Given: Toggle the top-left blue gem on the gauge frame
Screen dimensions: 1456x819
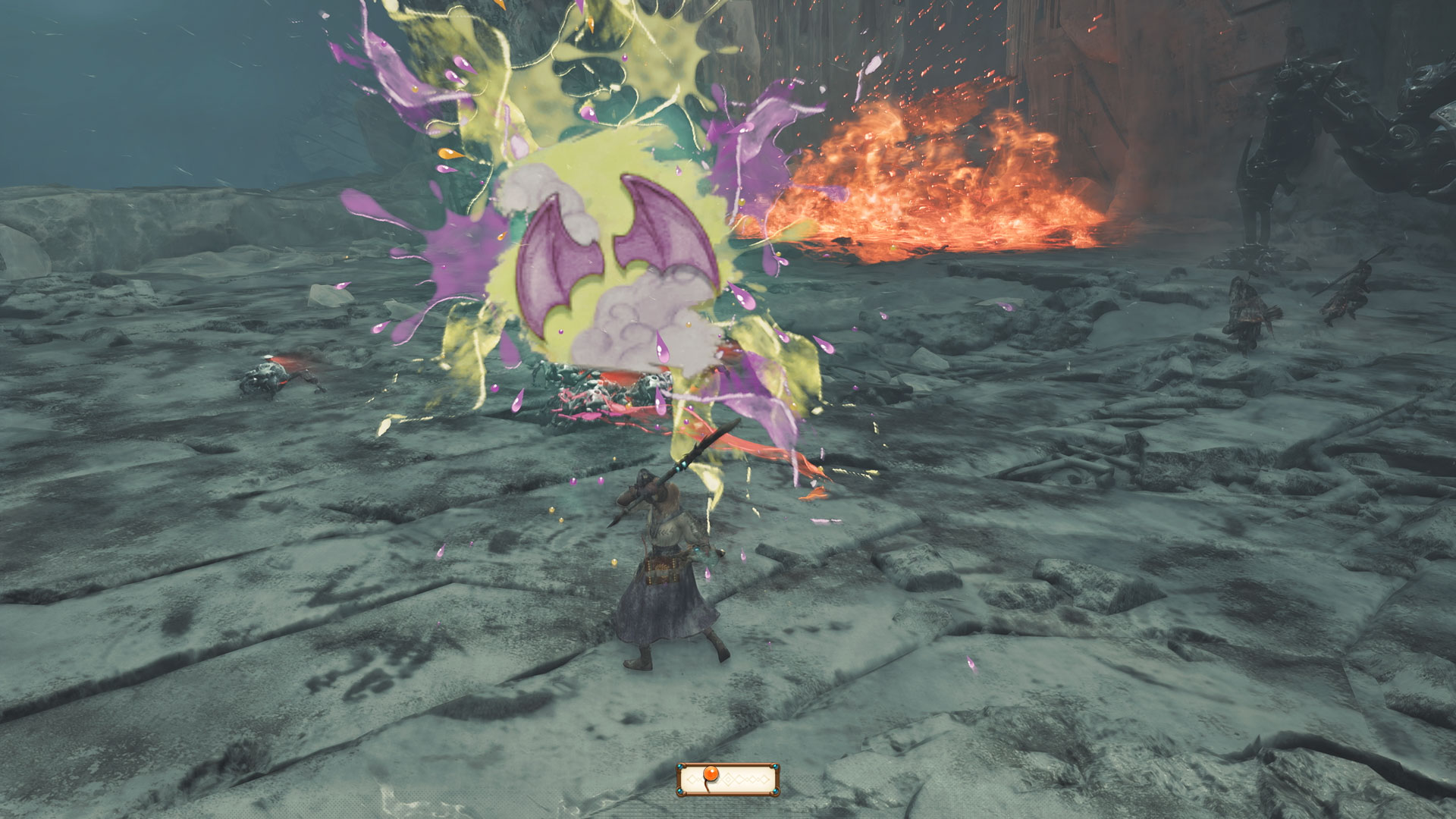Looking at the screenshot, I should pyautogui.click(x=680, y=767).
